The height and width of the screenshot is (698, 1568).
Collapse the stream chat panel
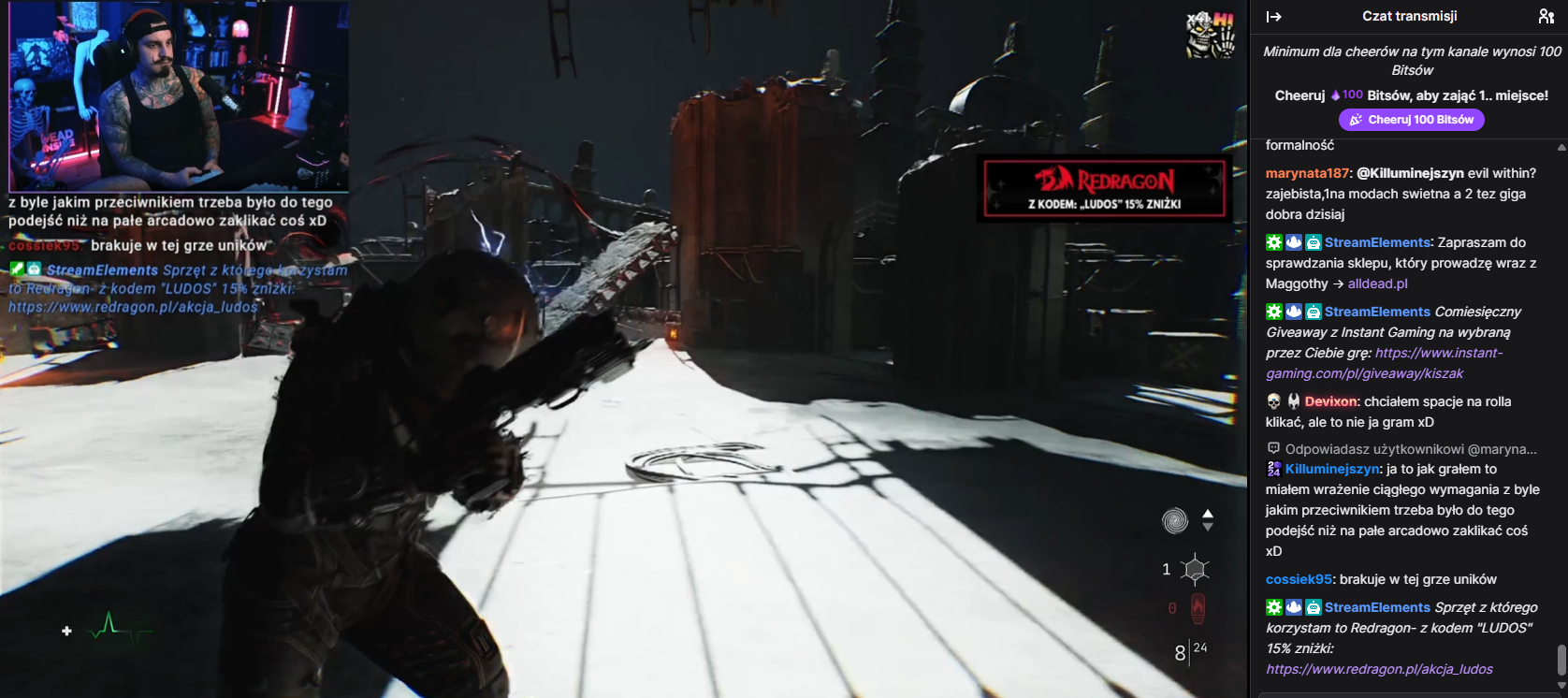coord(1273,17)
